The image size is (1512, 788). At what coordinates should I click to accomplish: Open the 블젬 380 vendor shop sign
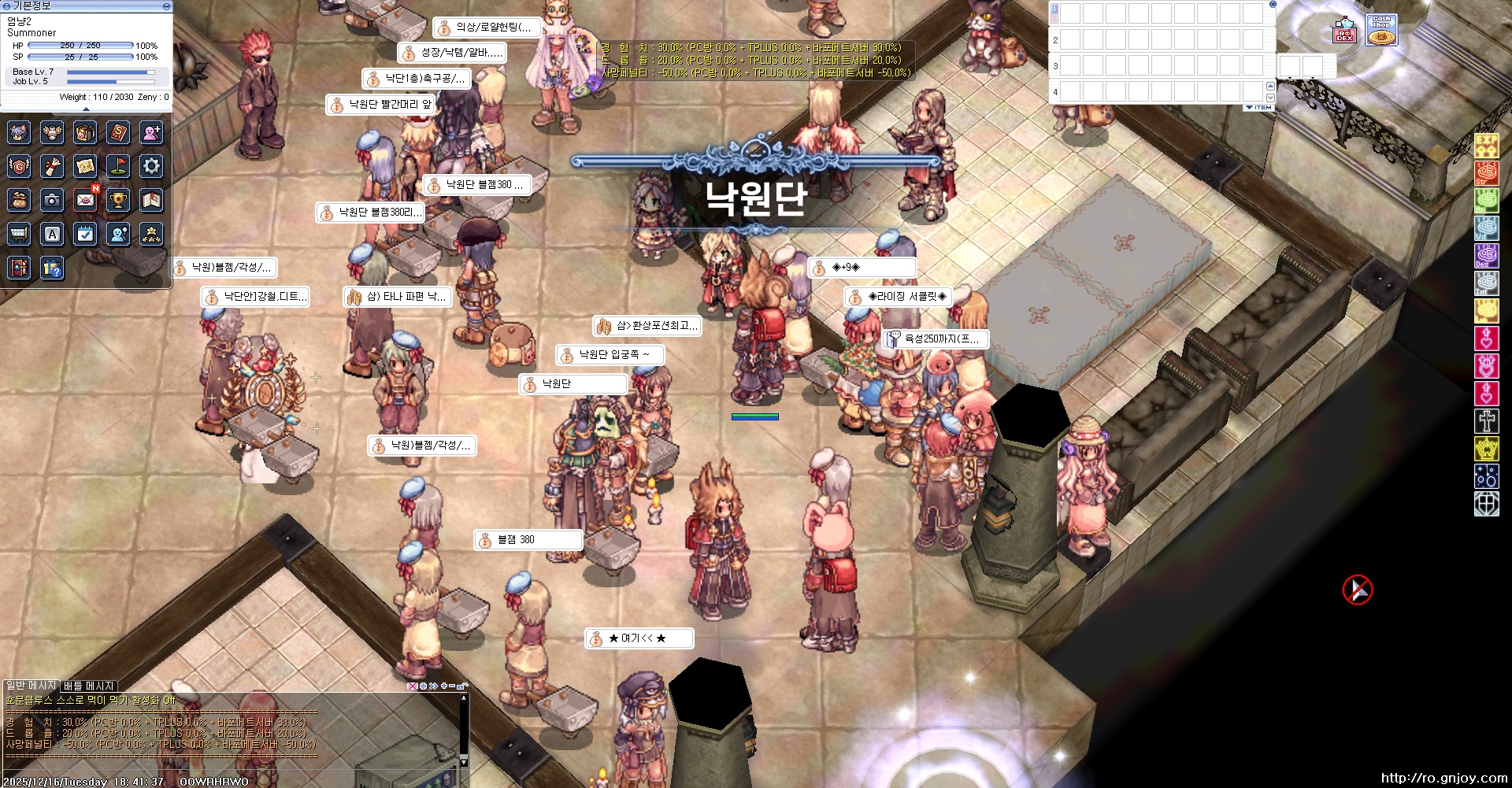[526, 539]
